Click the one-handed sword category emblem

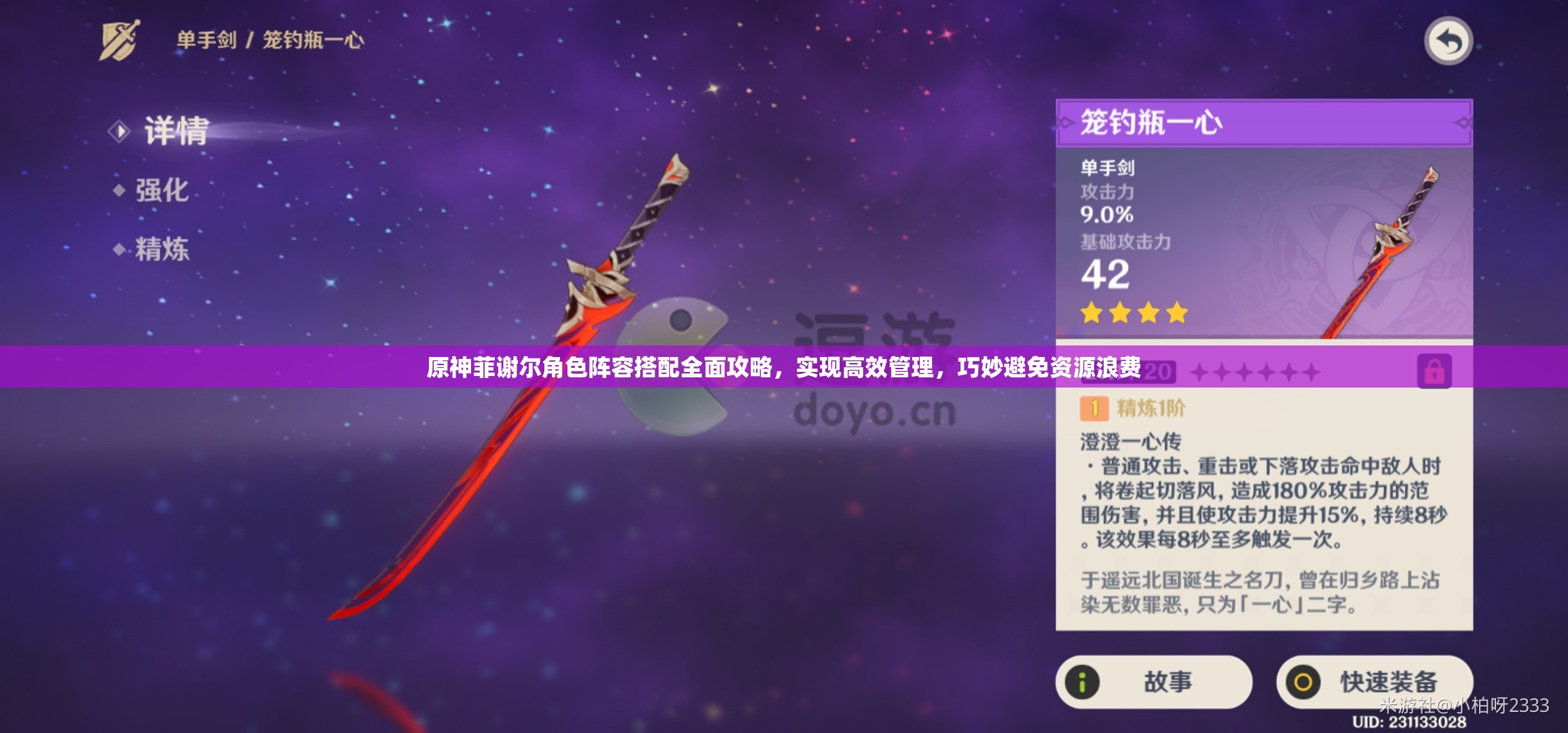(x=119, y=41)
